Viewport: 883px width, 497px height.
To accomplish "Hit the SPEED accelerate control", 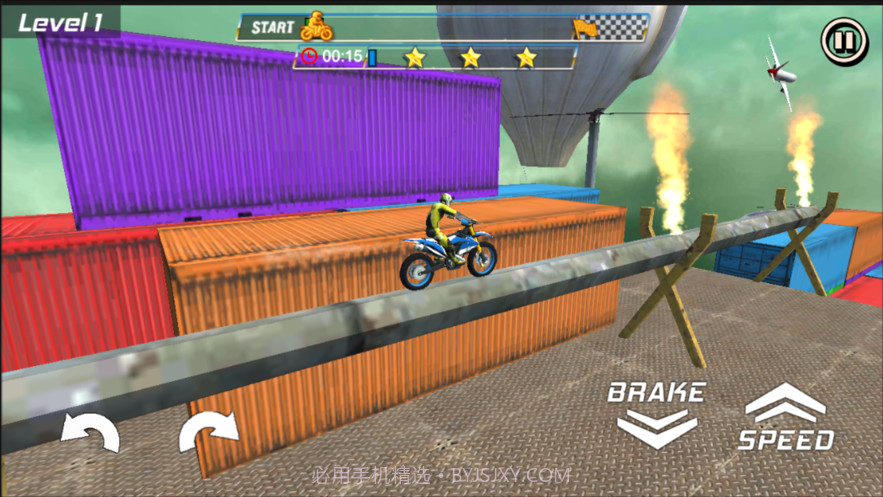I will pyautogui.click(x=785, y=418).
